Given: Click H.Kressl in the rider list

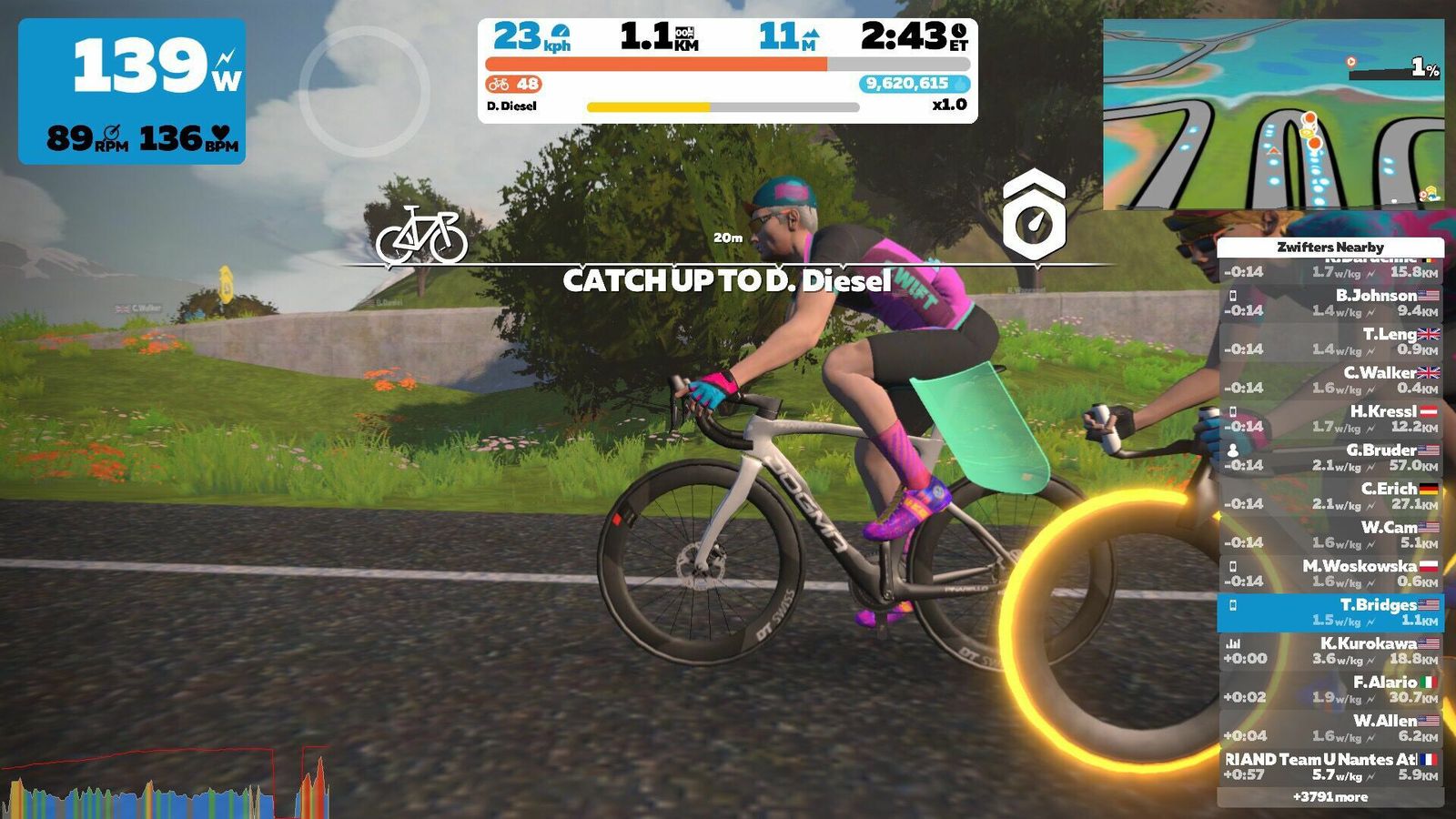Looking at the screenshot, I should 1330,419.
